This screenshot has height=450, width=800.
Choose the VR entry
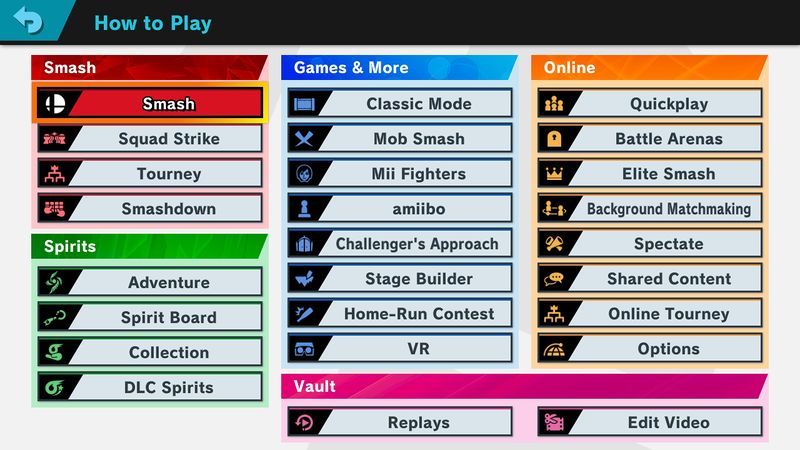click(x=400, y=349)
